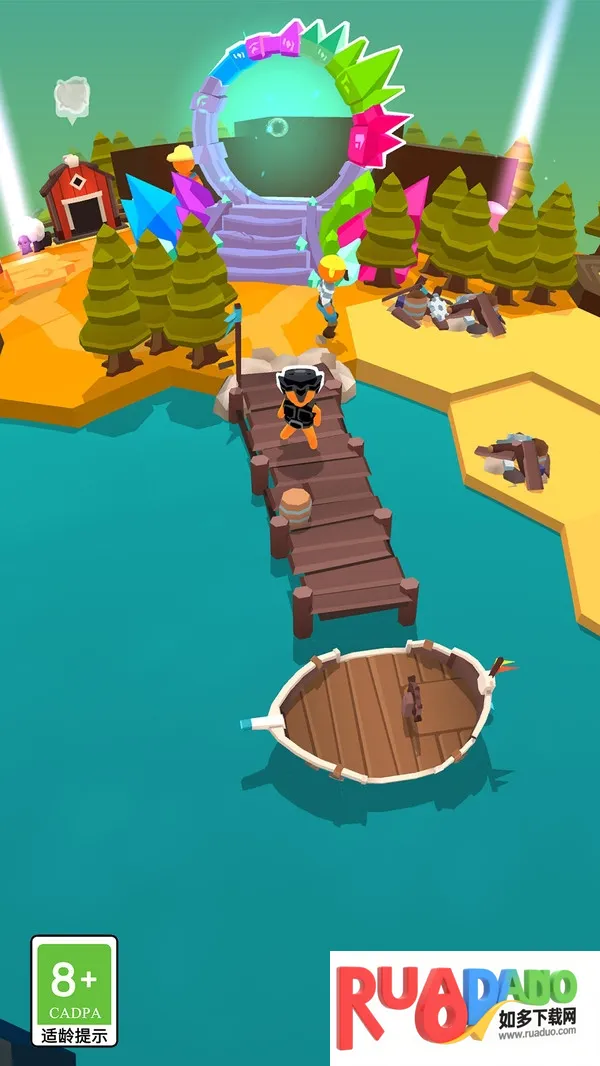Open the CADPA 8+ age rating notice

(74, 990)
